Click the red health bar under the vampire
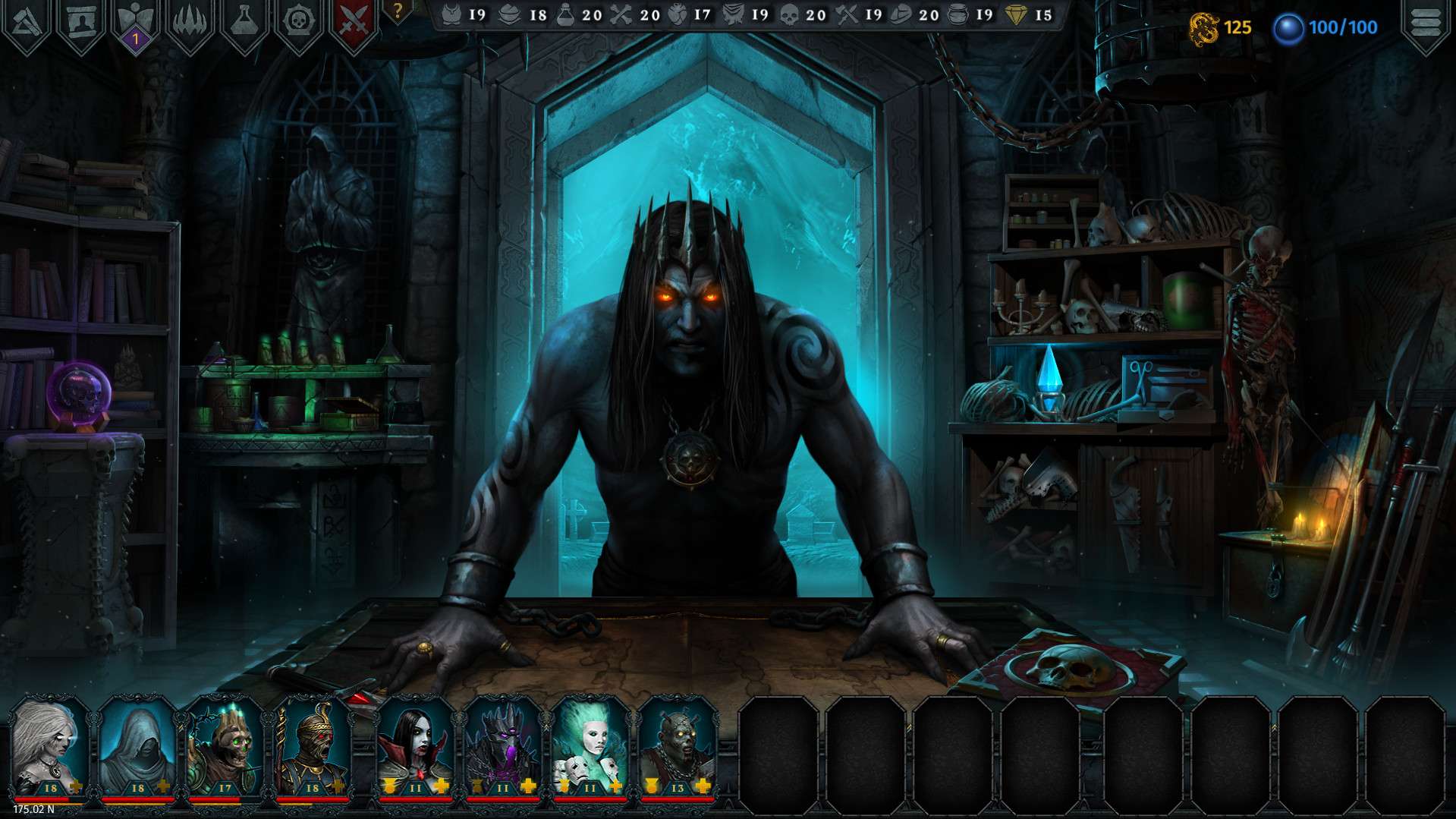1456x819 pixels. pyautogui.click(x=416, y=798)
